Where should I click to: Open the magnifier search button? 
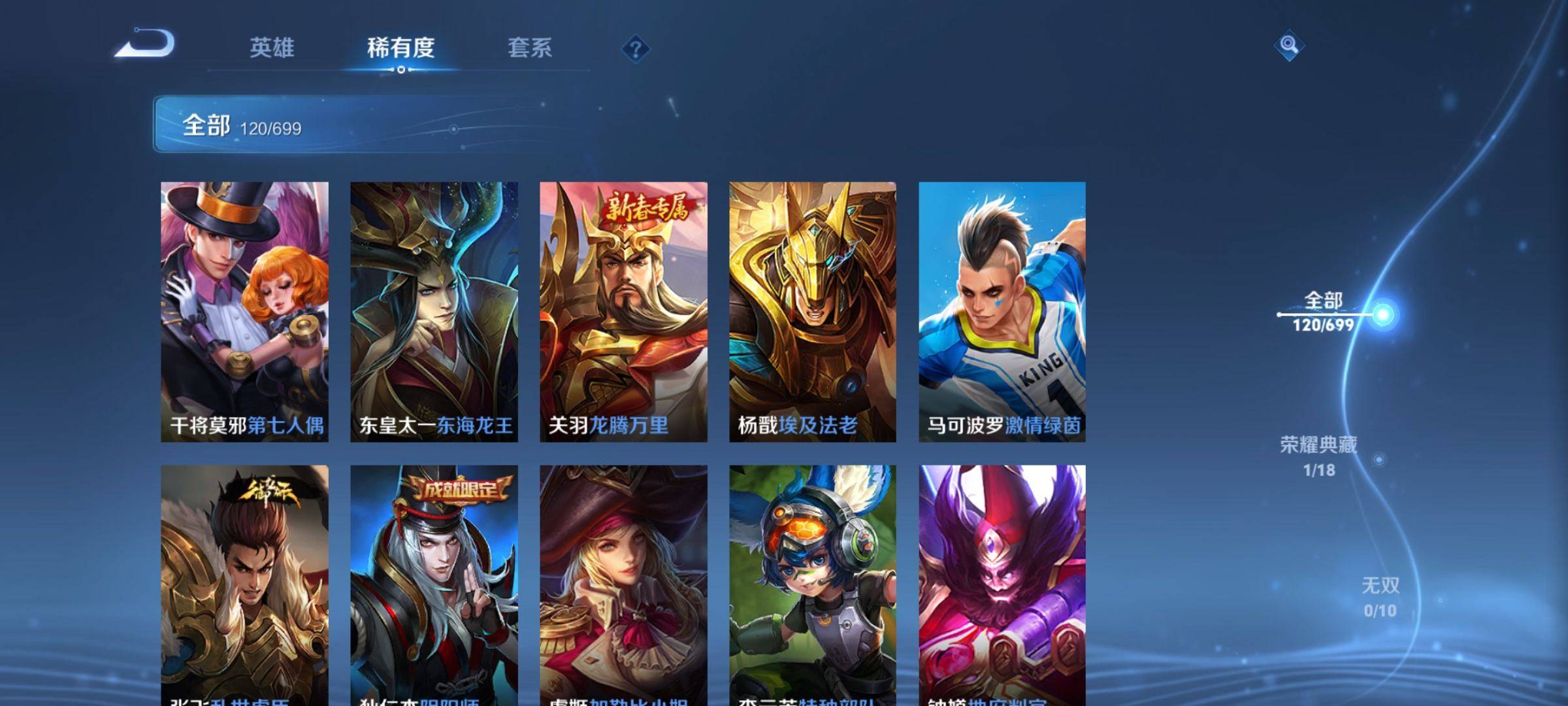[x=1288, y=45]
